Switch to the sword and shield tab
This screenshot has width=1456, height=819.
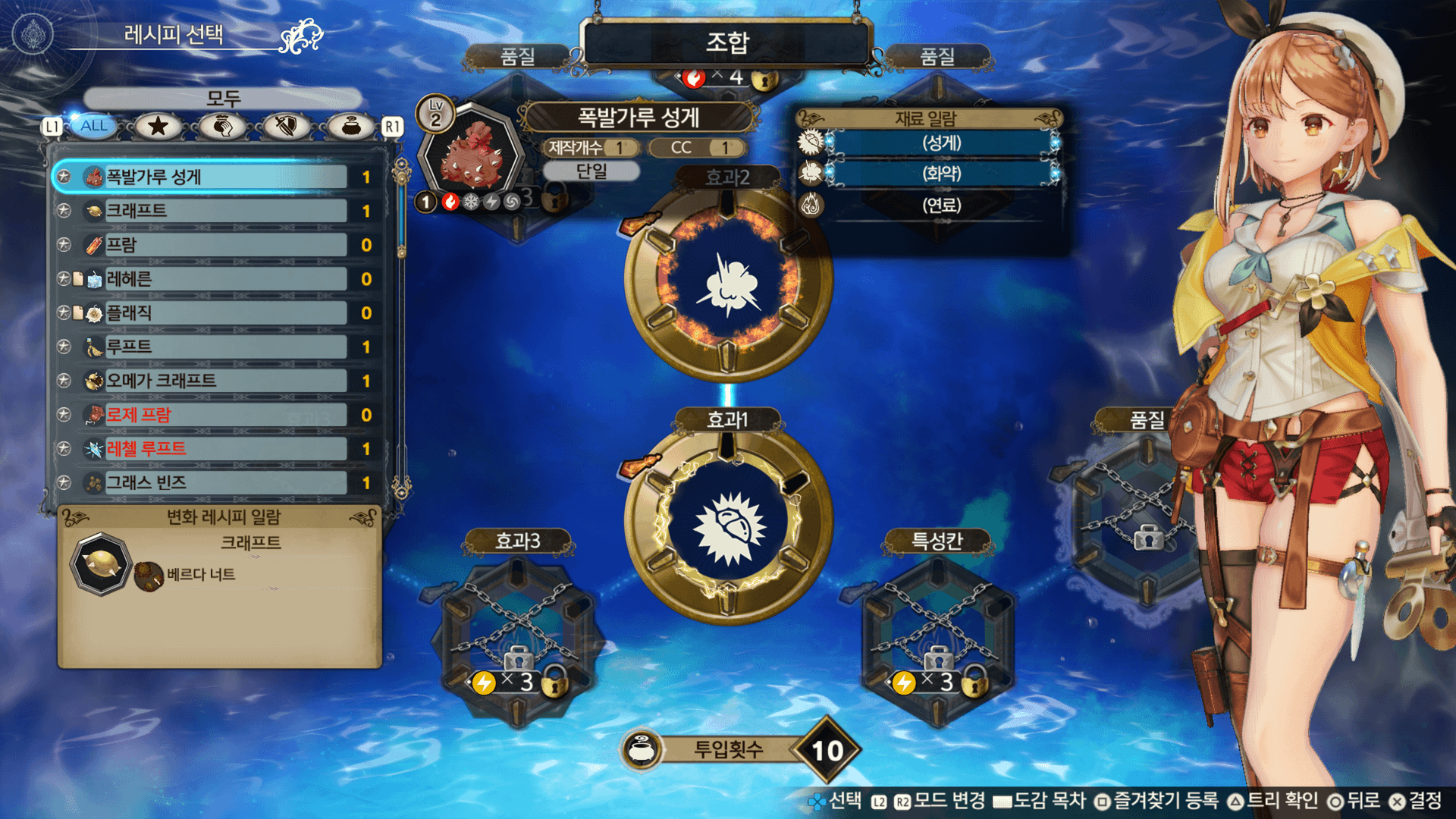286,126
